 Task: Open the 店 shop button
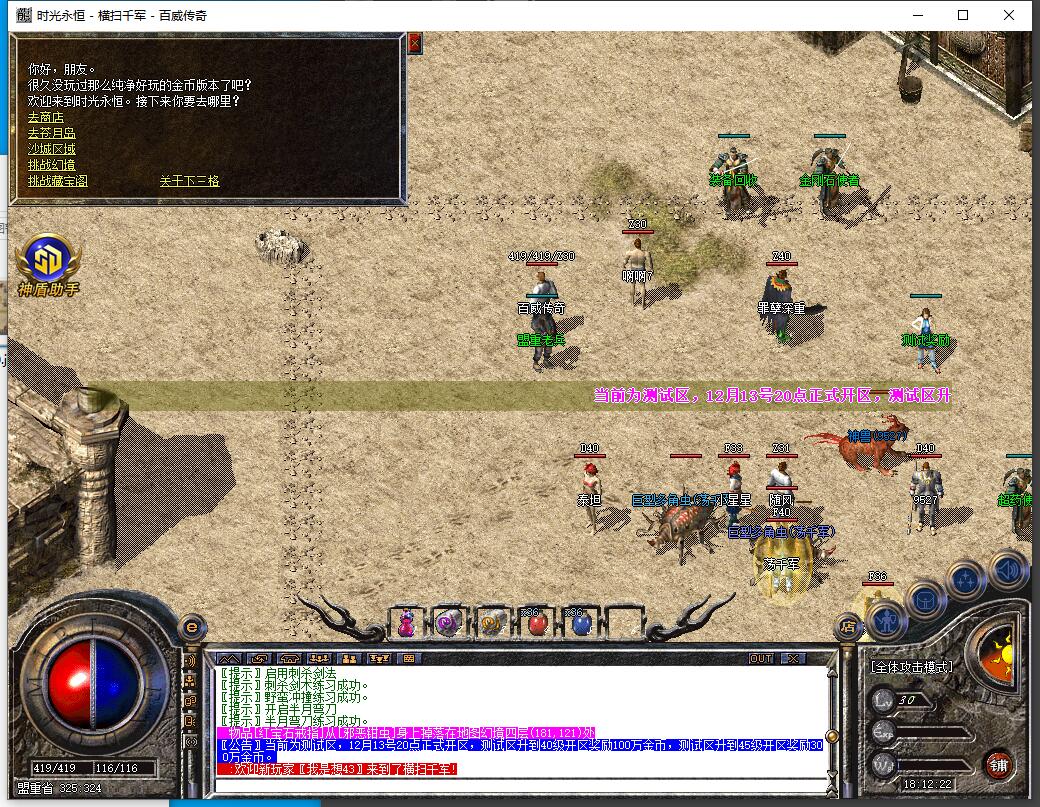tap(847, 627)
